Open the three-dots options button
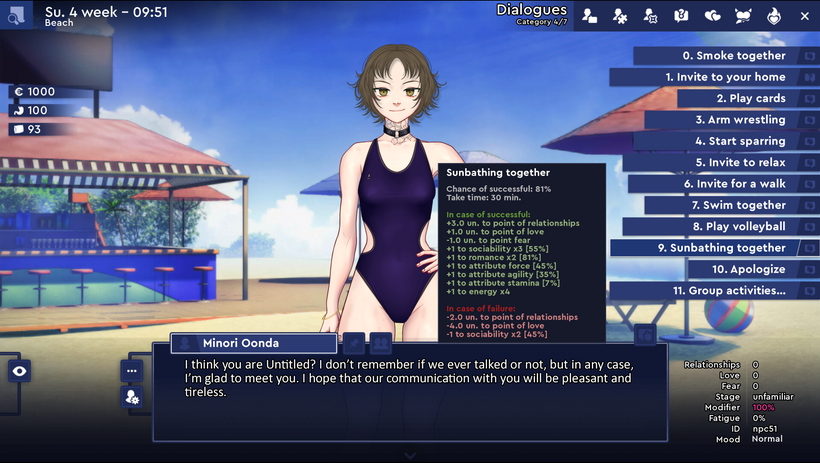The height and width of the screenshot is (463, 820). (x=132, y=370)
